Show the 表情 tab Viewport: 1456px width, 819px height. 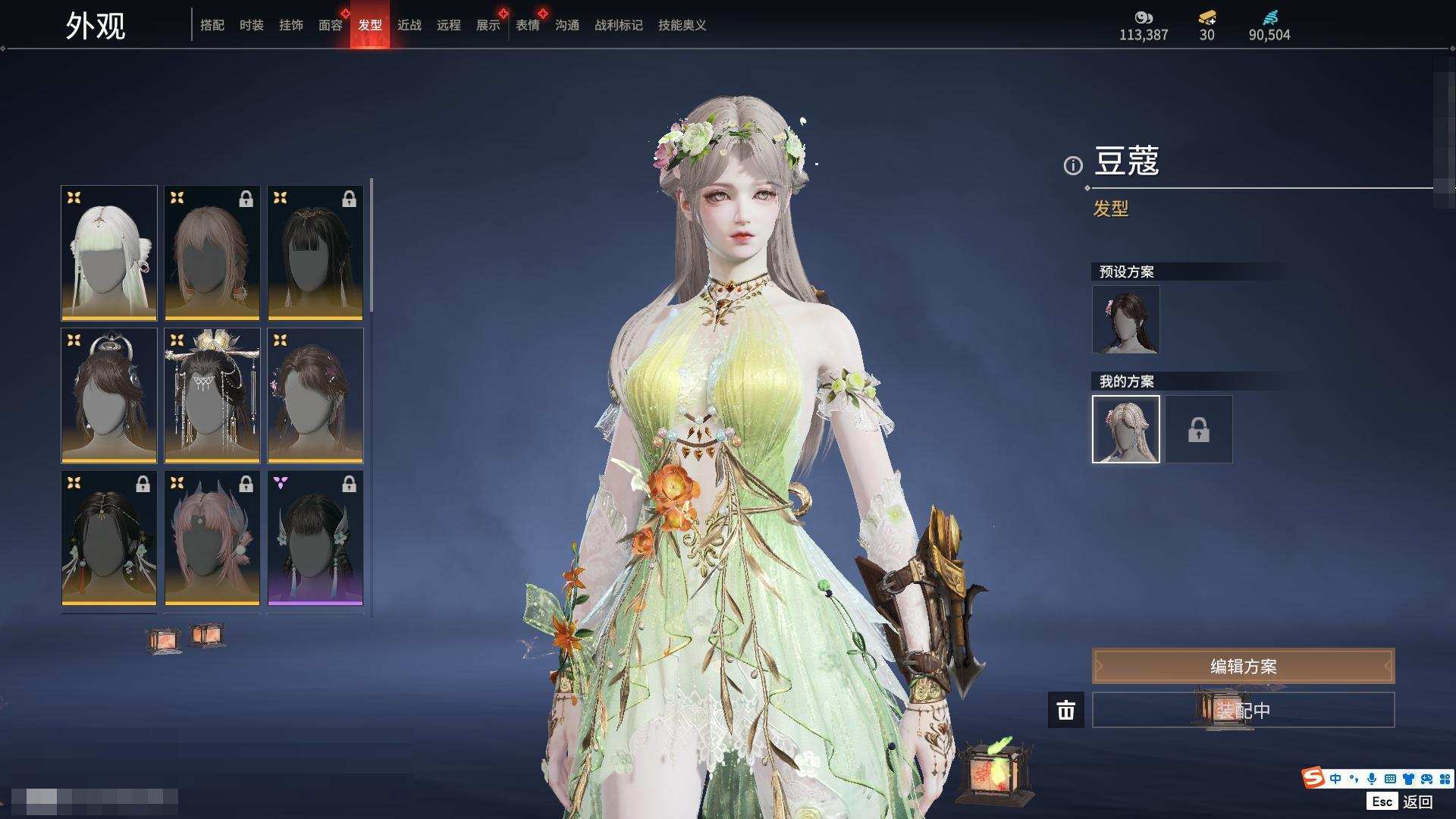(527, 25)
